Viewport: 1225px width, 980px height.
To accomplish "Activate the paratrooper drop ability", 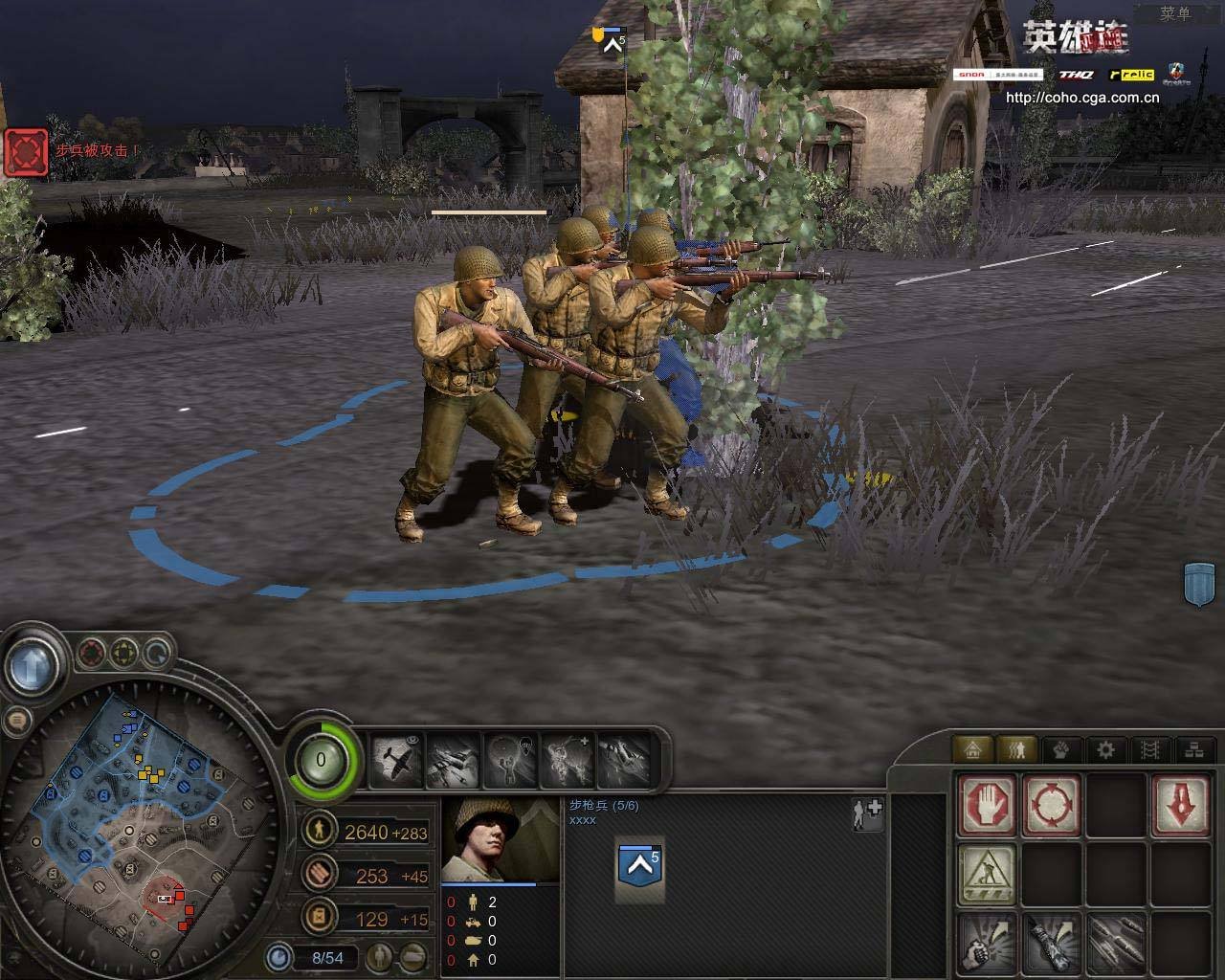I will (511, 761).
